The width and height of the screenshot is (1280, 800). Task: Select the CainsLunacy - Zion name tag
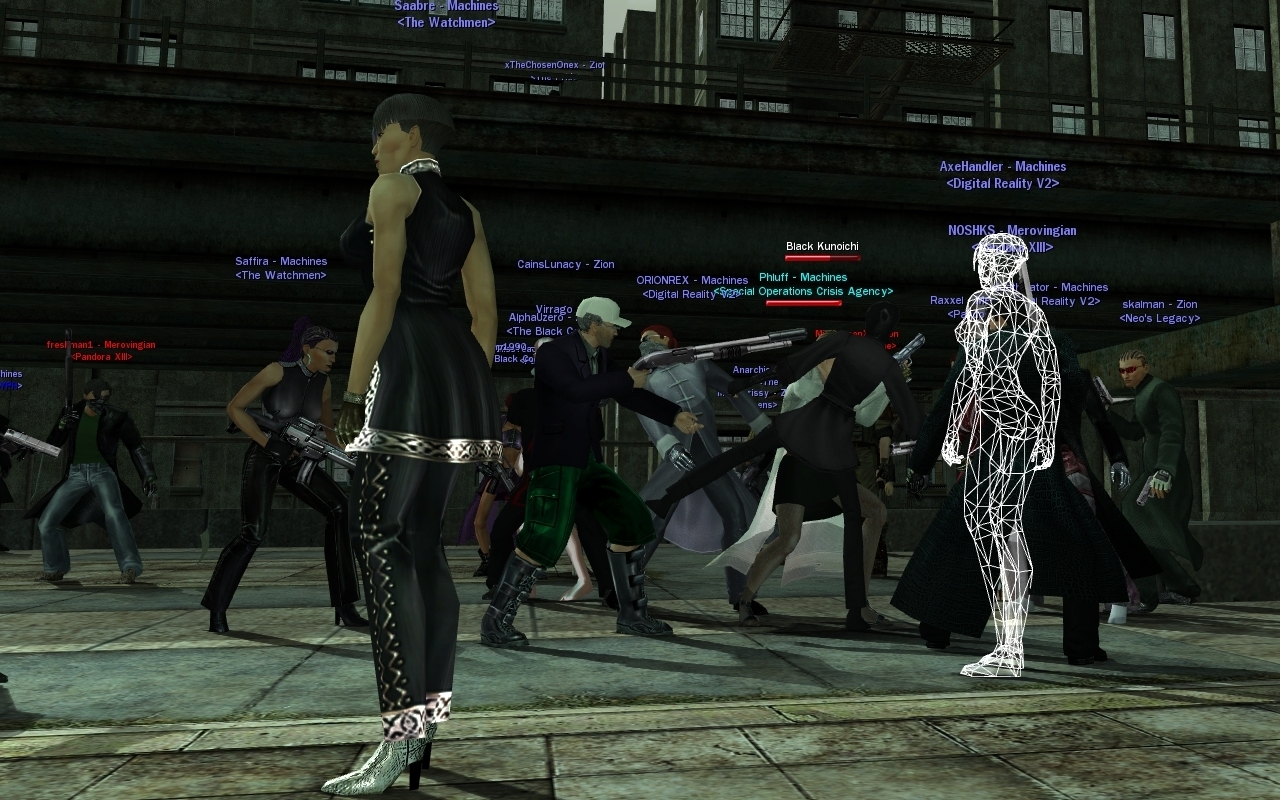[x=565, y=265]
